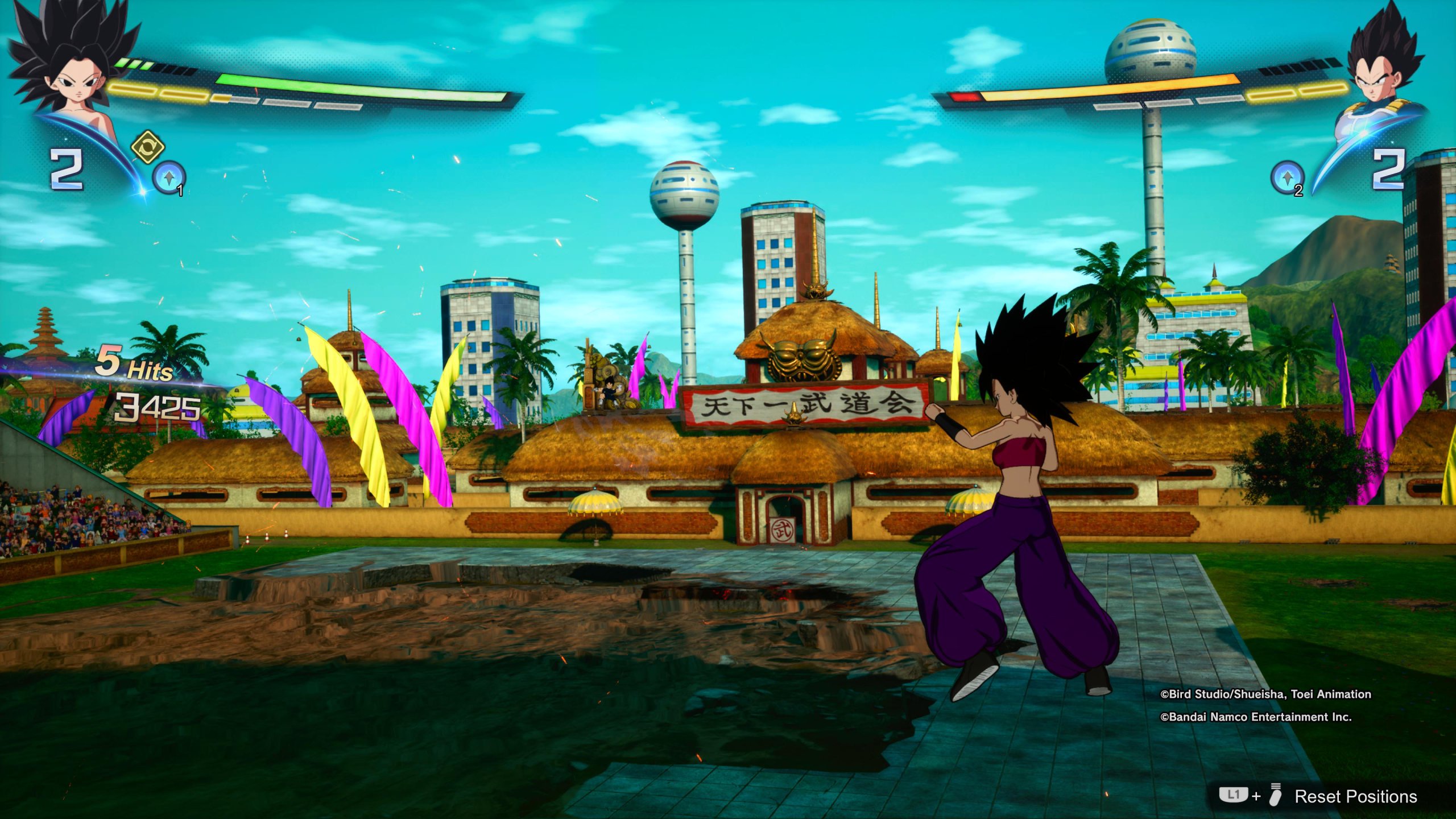Click the player's blue skill count orb
The image size is (1456, 819).
169,178
